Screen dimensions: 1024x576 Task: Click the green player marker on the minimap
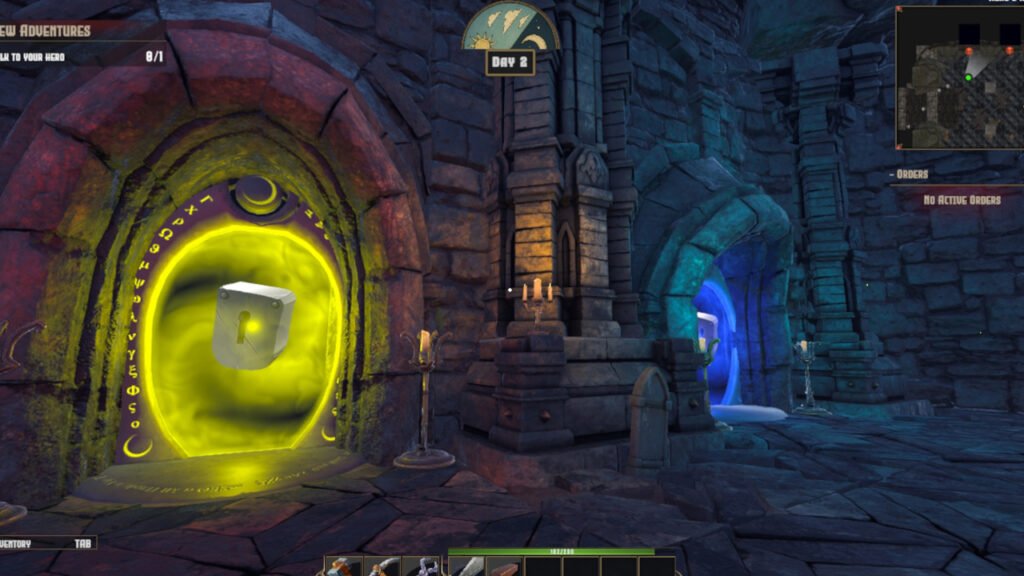(968, 77)
